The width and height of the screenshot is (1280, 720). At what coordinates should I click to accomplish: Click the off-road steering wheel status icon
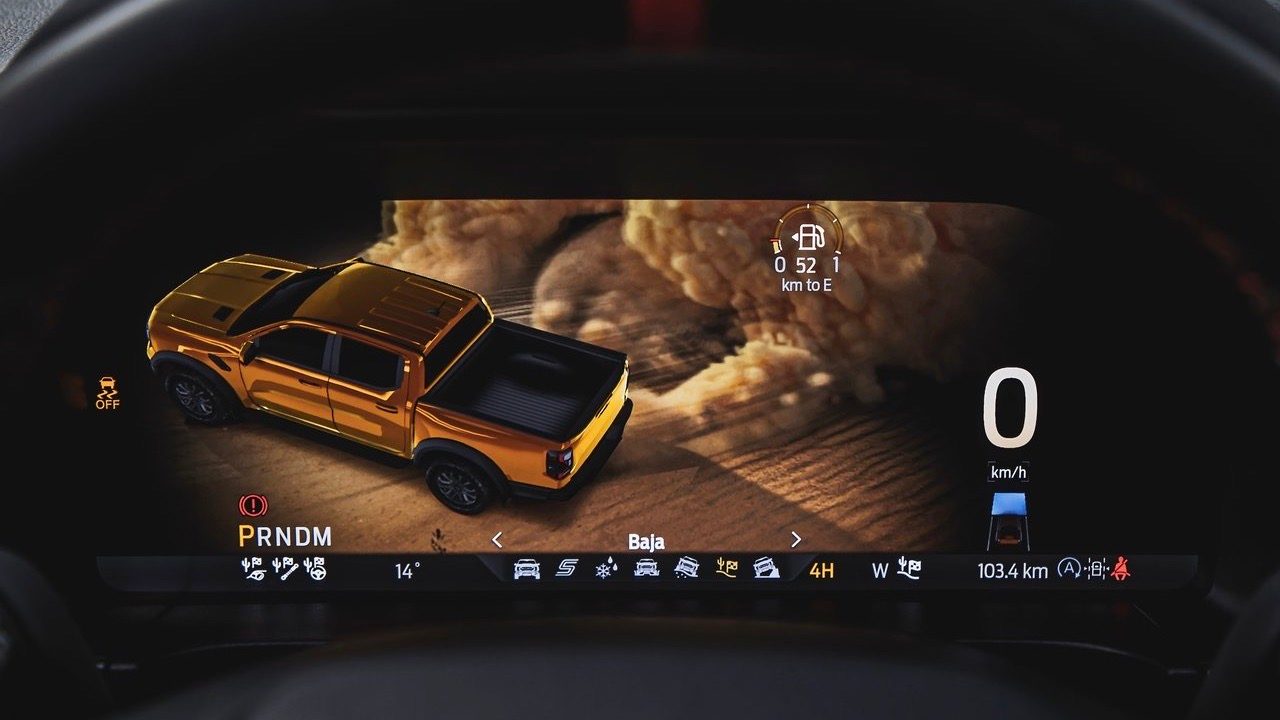pos(315,569)
